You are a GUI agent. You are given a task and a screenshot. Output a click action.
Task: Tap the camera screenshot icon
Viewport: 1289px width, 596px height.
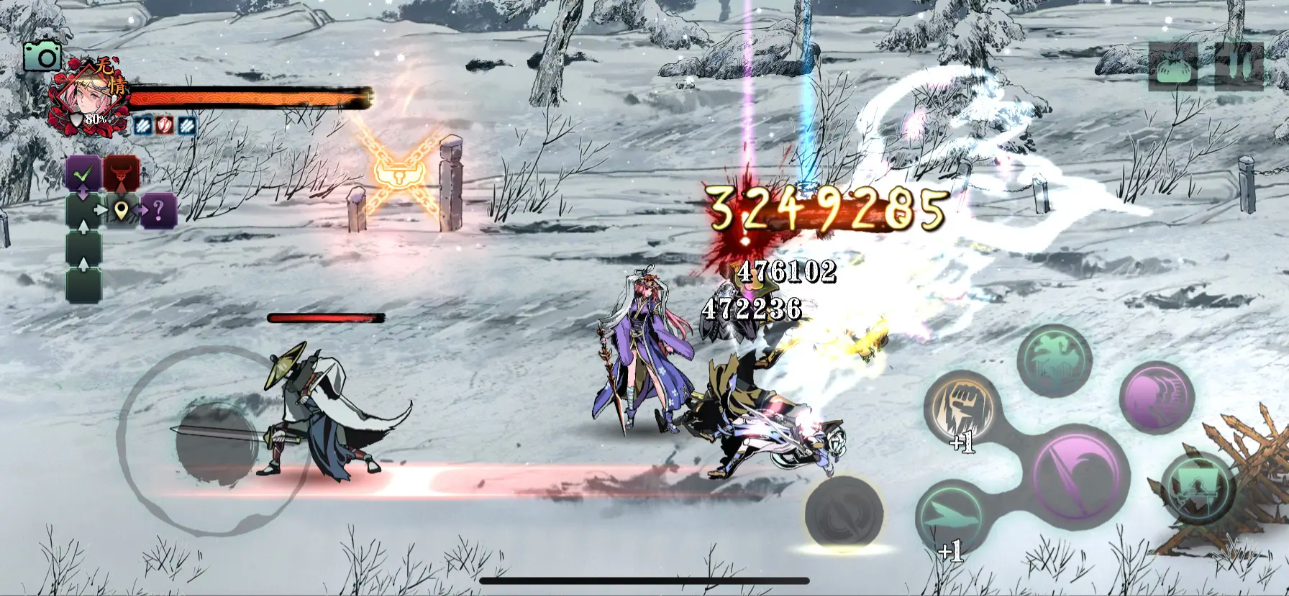pyautogui.click(x=42, y=56)
